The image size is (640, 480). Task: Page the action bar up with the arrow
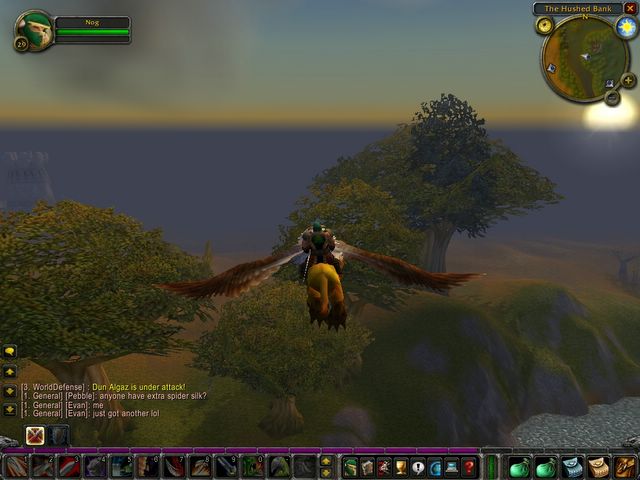tap(326, 461)
